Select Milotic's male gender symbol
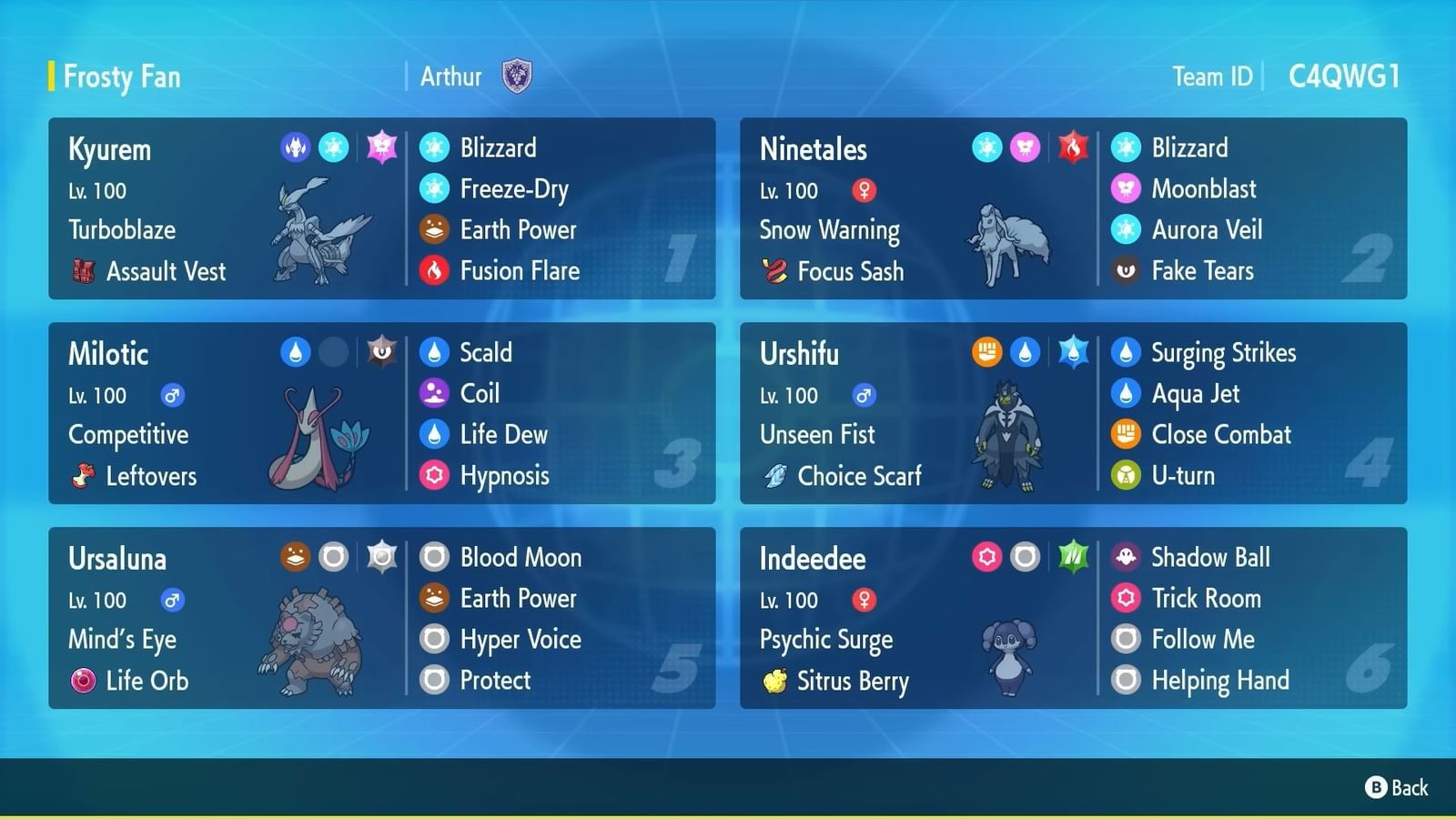The height and width of the screenshot is (819, 1456). [x=171, y=395]
